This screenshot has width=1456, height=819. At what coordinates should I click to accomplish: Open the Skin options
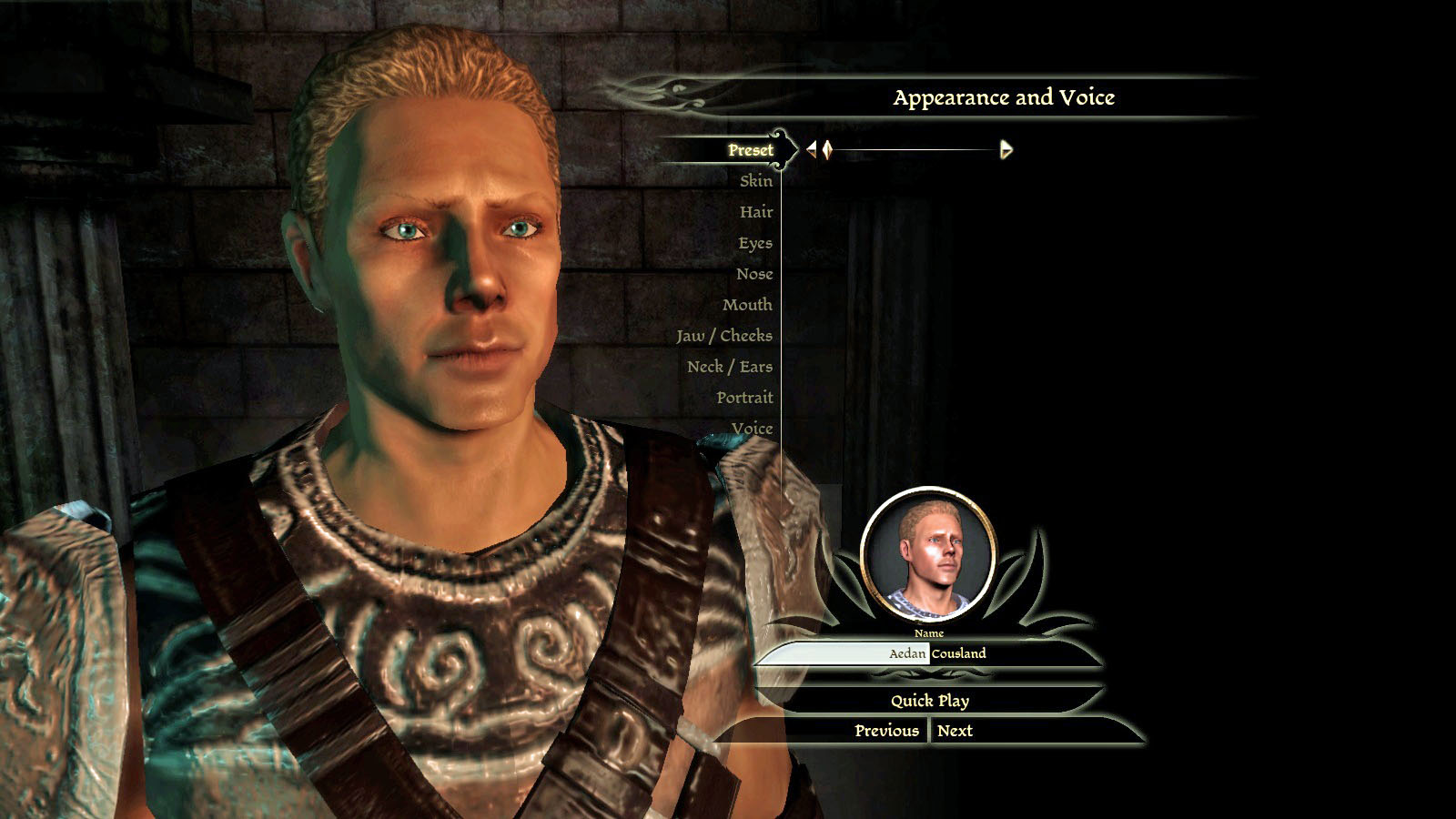coord(755,181)
